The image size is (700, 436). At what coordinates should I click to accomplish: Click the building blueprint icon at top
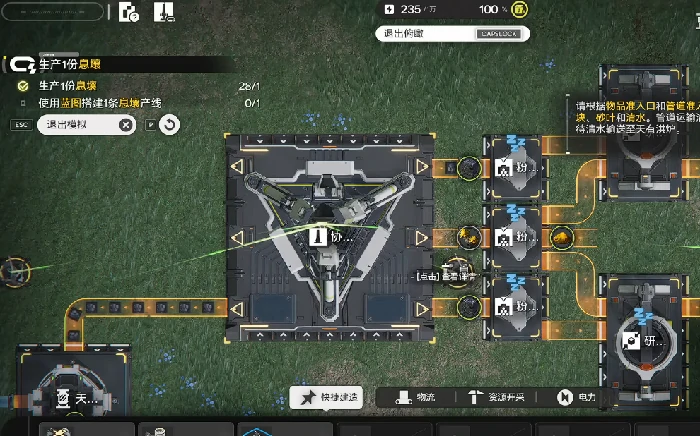(x=161, y=13)
